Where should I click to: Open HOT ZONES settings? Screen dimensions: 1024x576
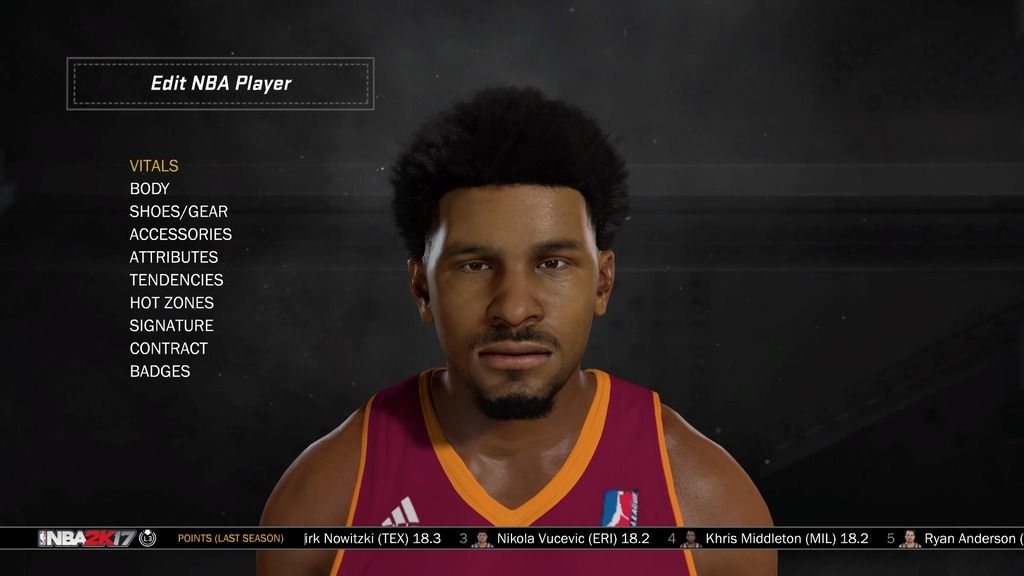(171, 303)
